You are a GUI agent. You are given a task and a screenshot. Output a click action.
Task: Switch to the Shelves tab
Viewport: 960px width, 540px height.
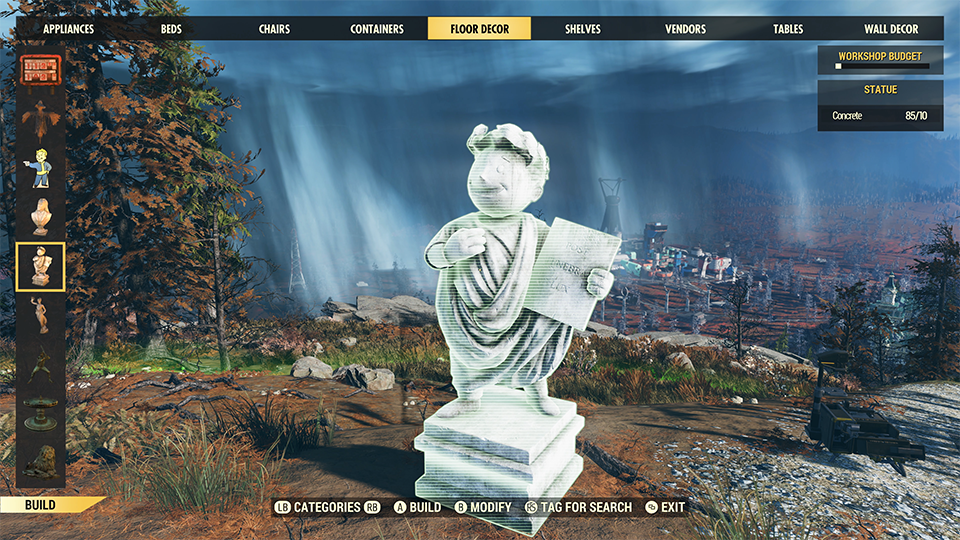582,29
